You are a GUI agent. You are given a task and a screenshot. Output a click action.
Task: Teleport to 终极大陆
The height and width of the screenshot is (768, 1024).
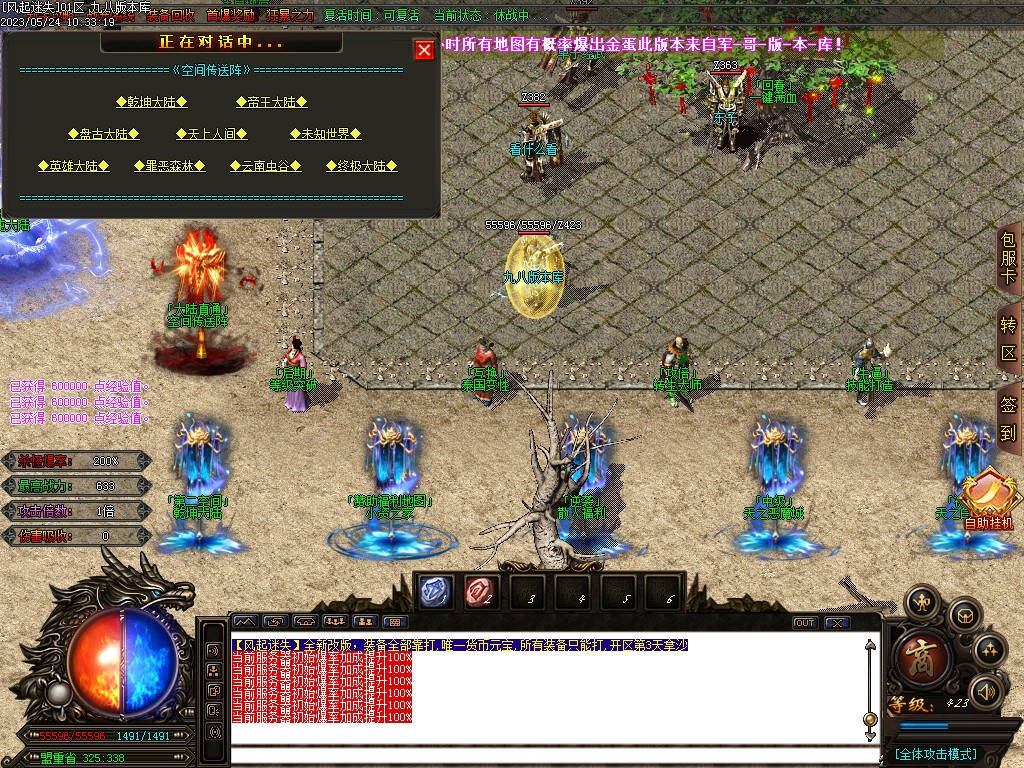click(361, 166)
